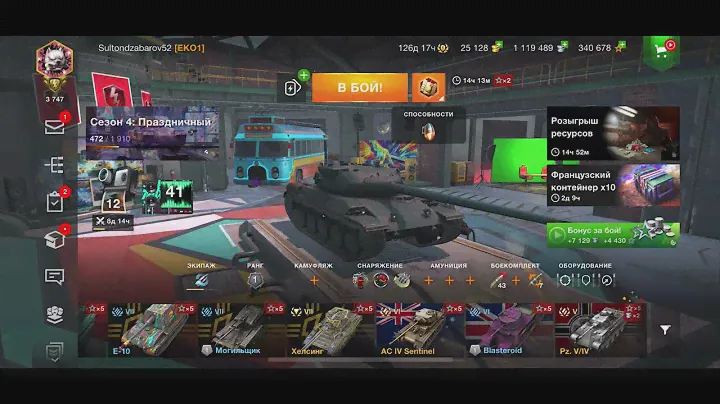Image resolution: width=720 pixels, height=404 pixels.
Task: Open the crate storage icon in the sidebar
Action: [x=54, y=239]
